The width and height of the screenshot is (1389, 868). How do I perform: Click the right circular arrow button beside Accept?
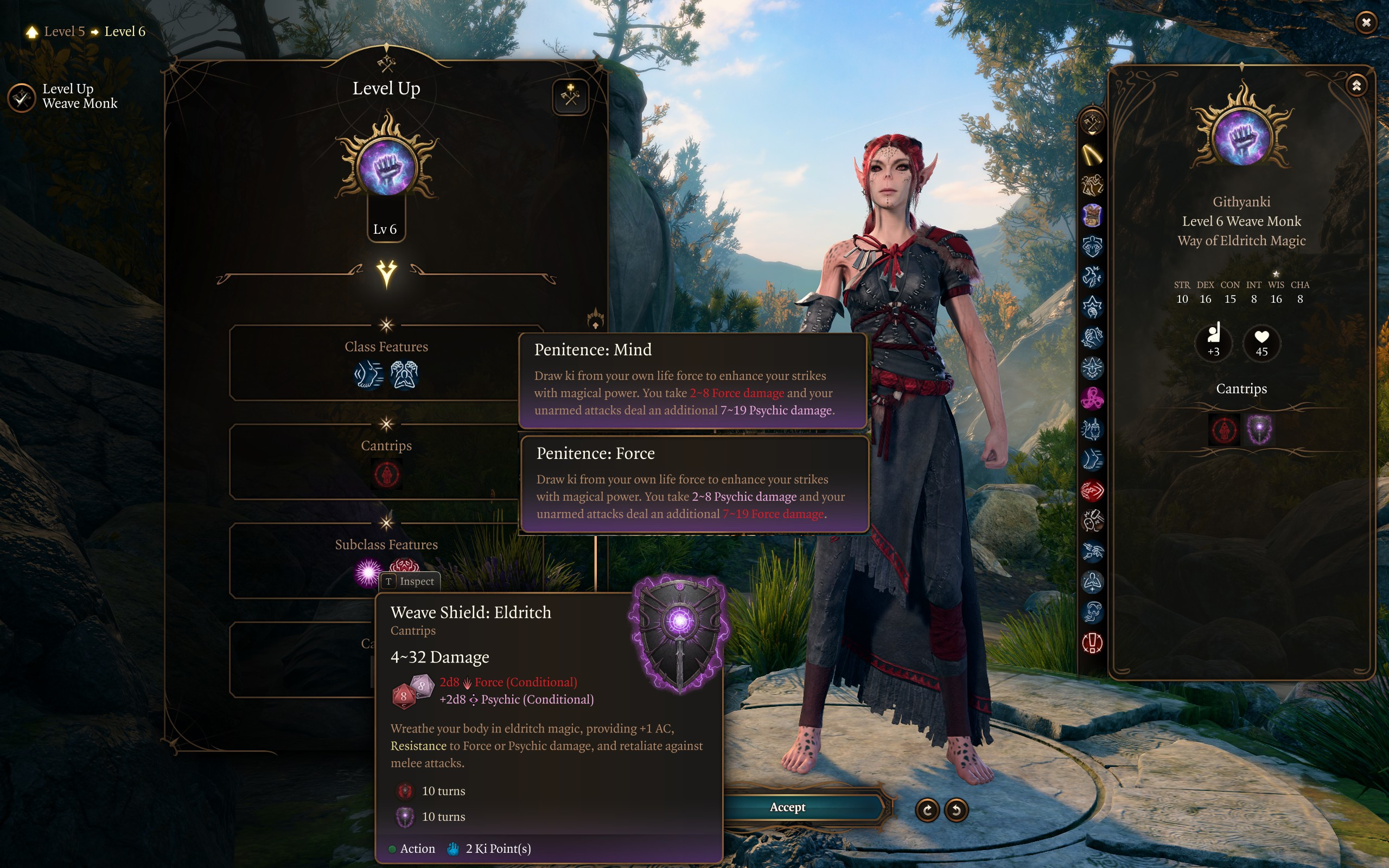[956, 809]
